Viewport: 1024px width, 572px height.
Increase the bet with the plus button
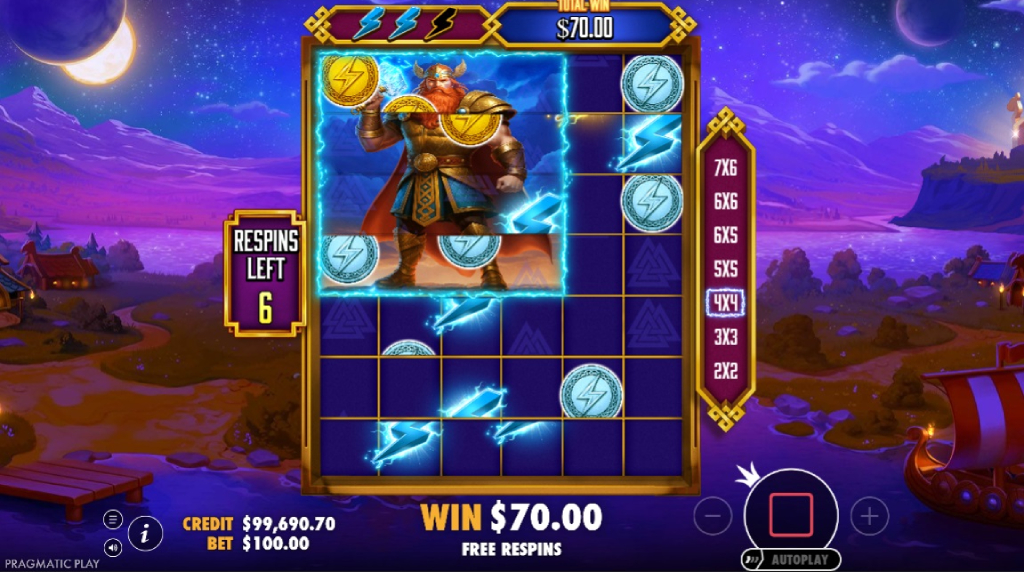869,516
